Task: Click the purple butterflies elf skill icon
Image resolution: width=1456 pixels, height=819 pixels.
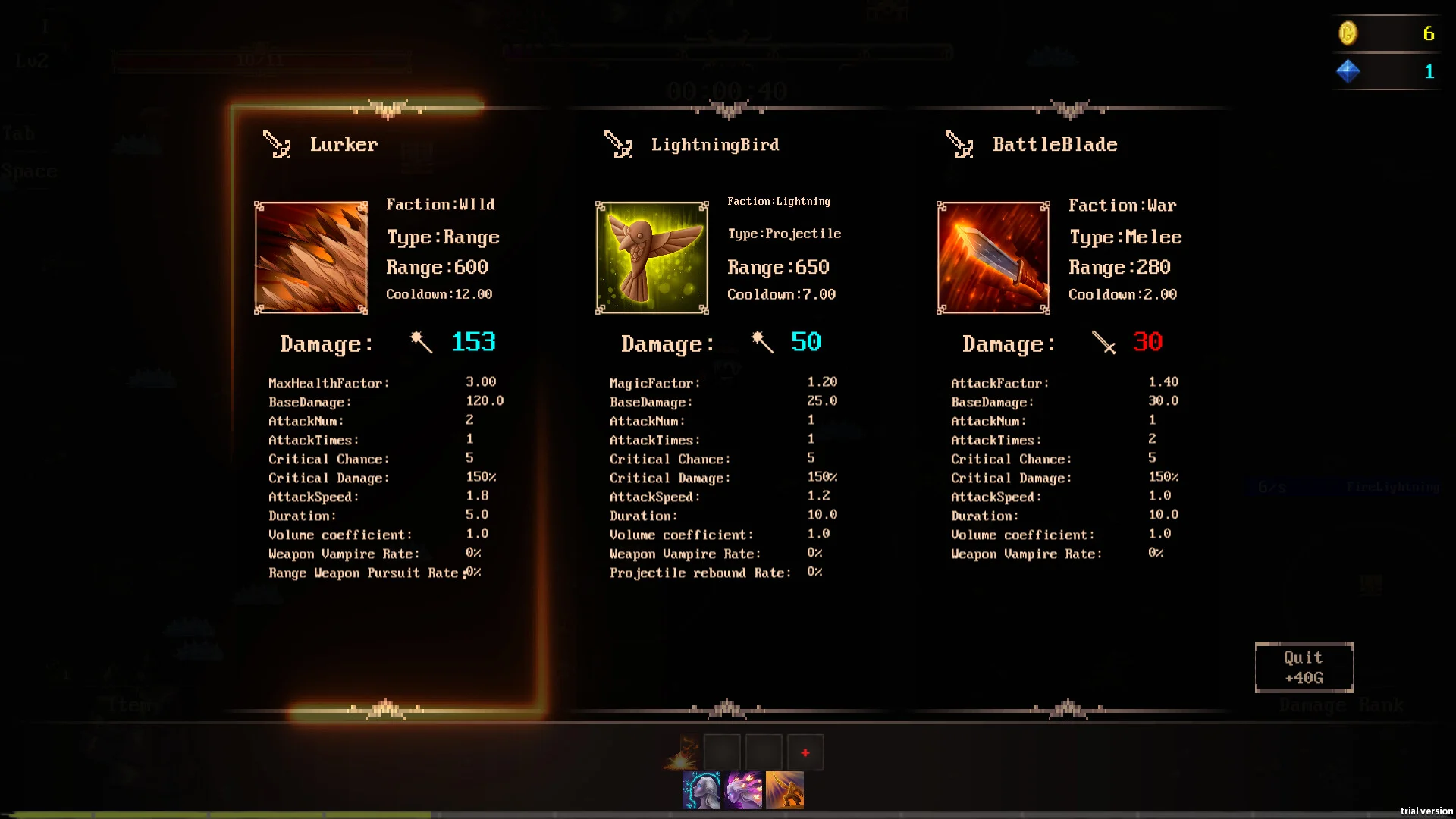Action: click(743, 791)
